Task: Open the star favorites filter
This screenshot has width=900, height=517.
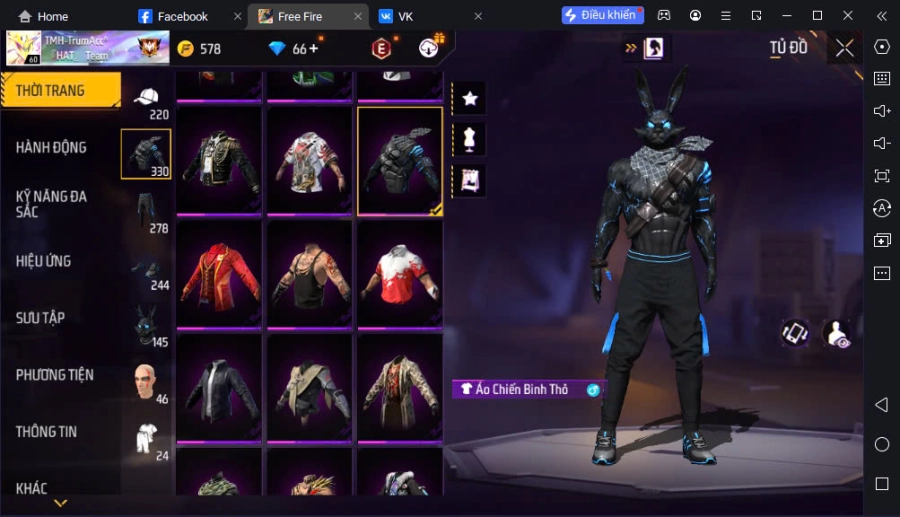Action: [469, 98]
